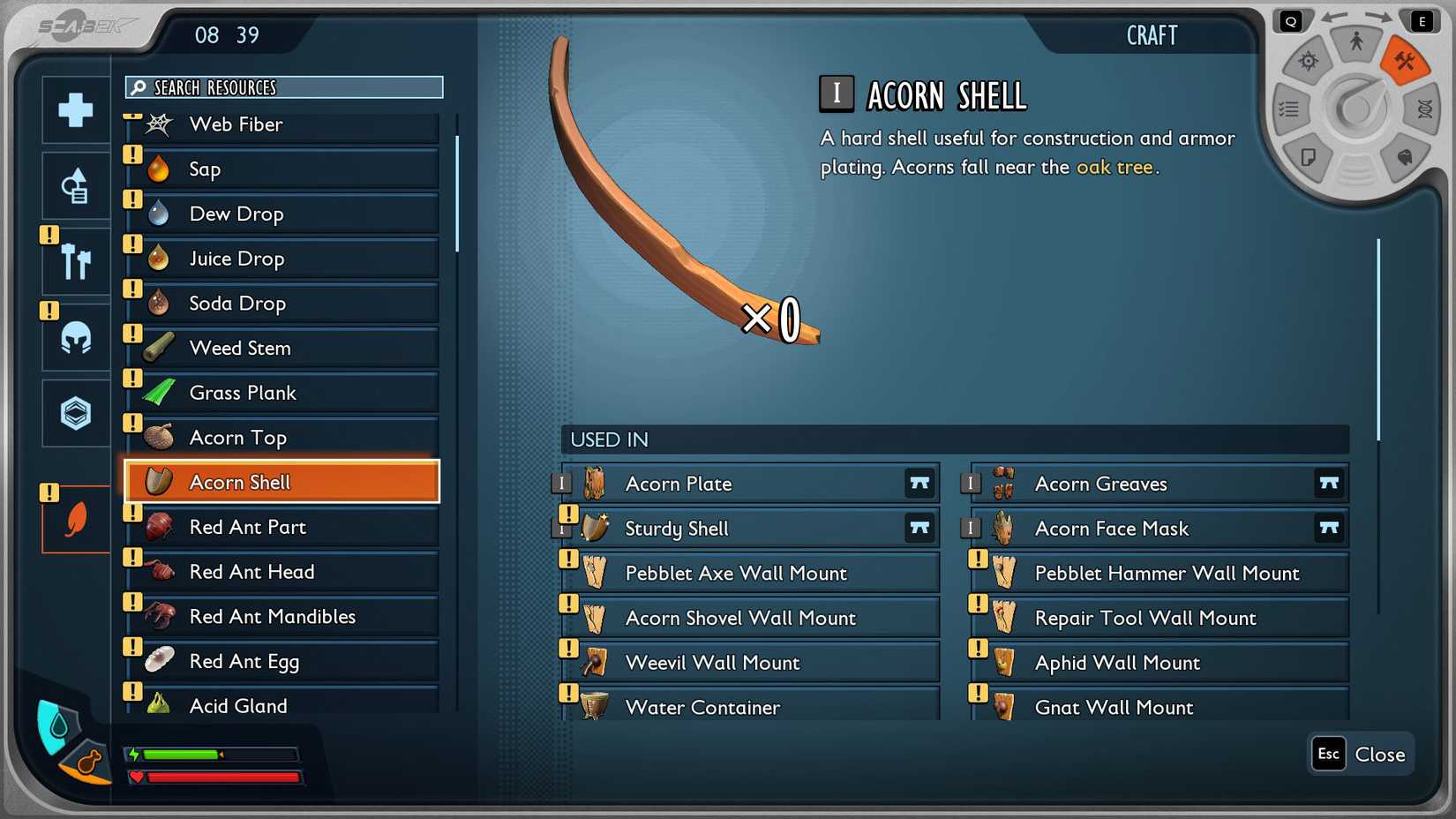Follow the oak tree link

coord(1114,167)
